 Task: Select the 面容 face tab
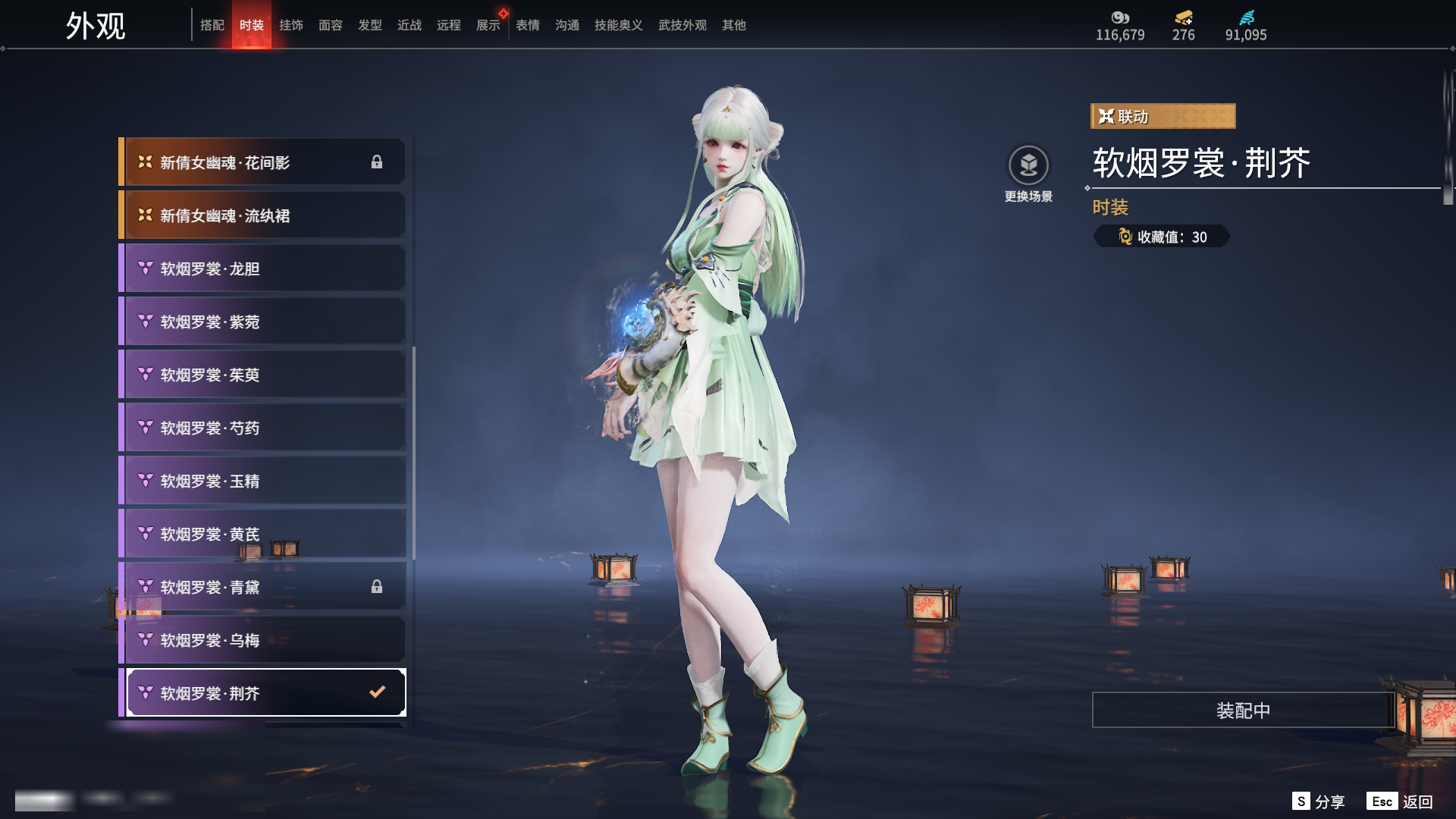click(x=331, y=25)
